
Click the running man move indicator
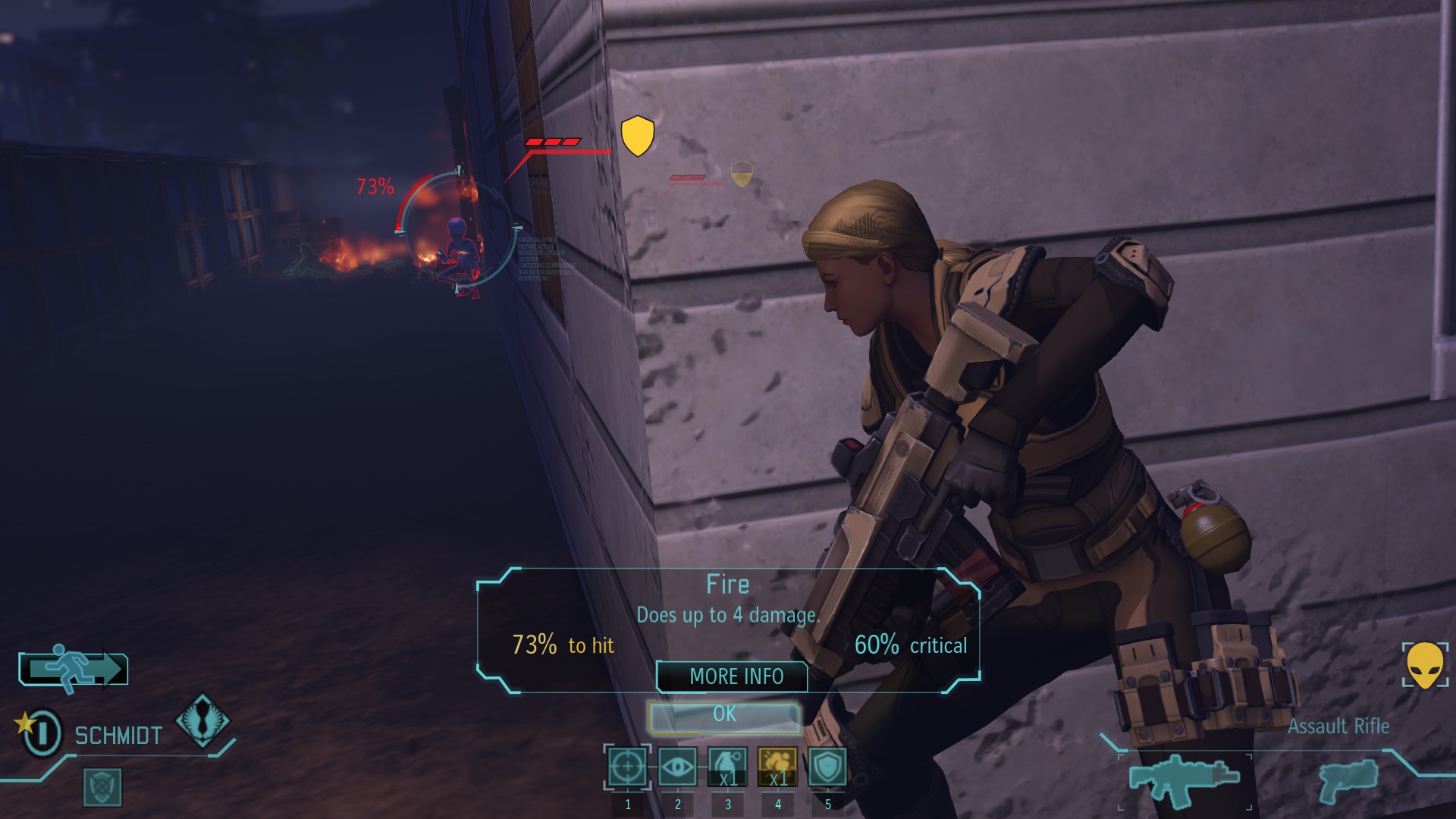[x=74, y=669]
